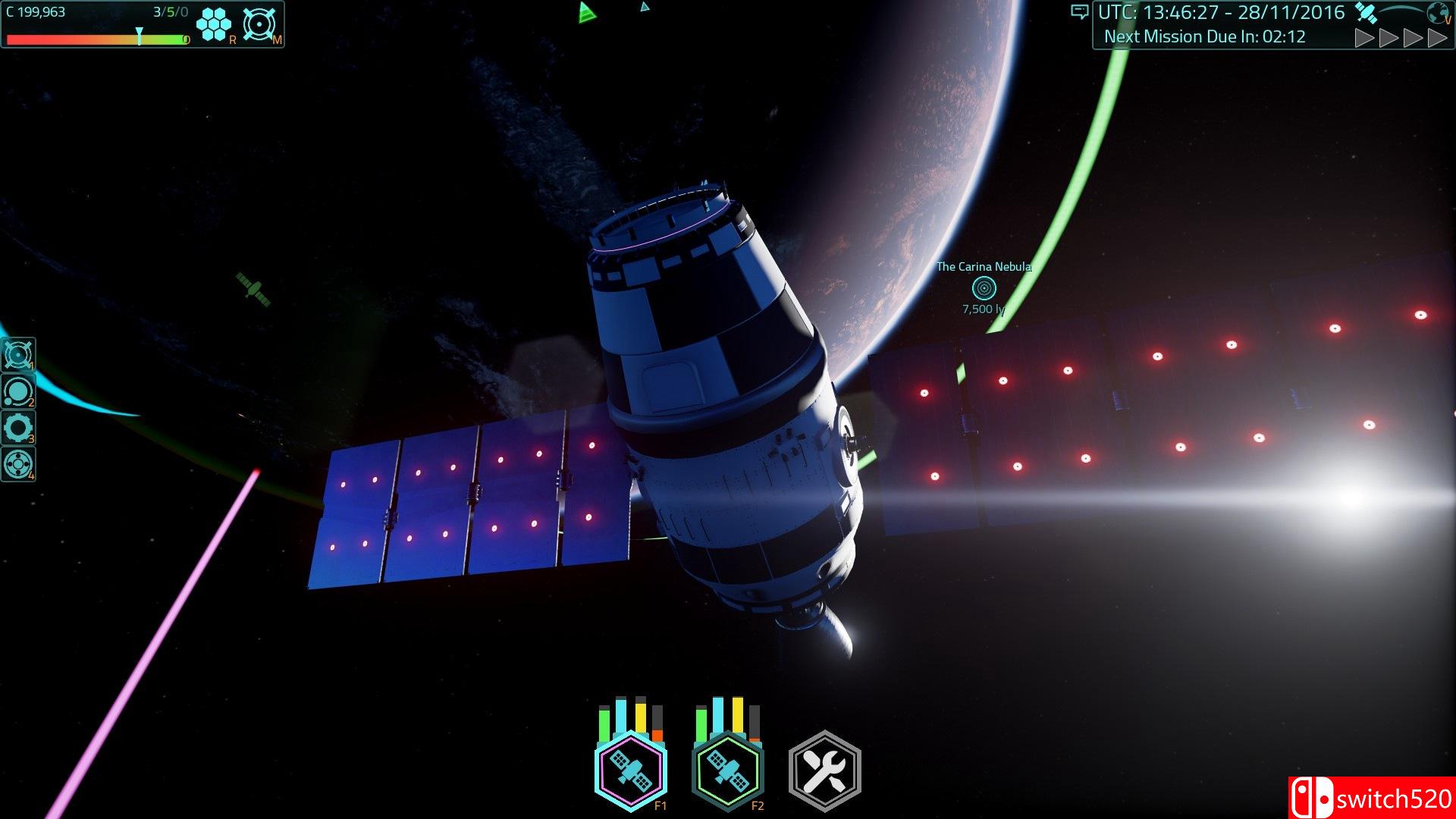Click the UTC date and time display
The image size is (1456, 819).
click(1221, 12)
